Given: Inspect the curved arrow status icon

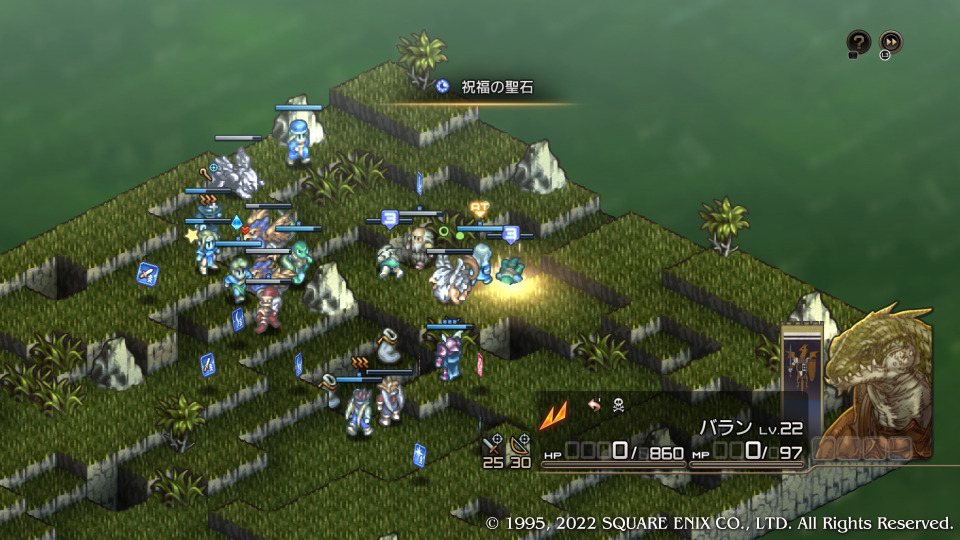Looking at the screenshot, I should point(594,406).
